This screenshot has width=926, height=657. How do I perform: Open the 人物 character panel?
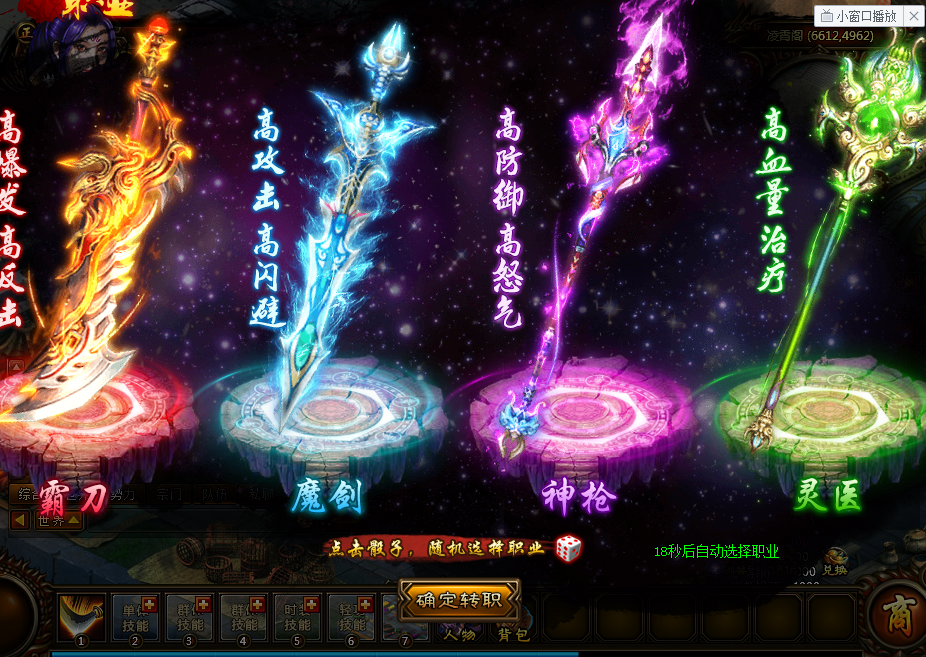click(459, 632)
